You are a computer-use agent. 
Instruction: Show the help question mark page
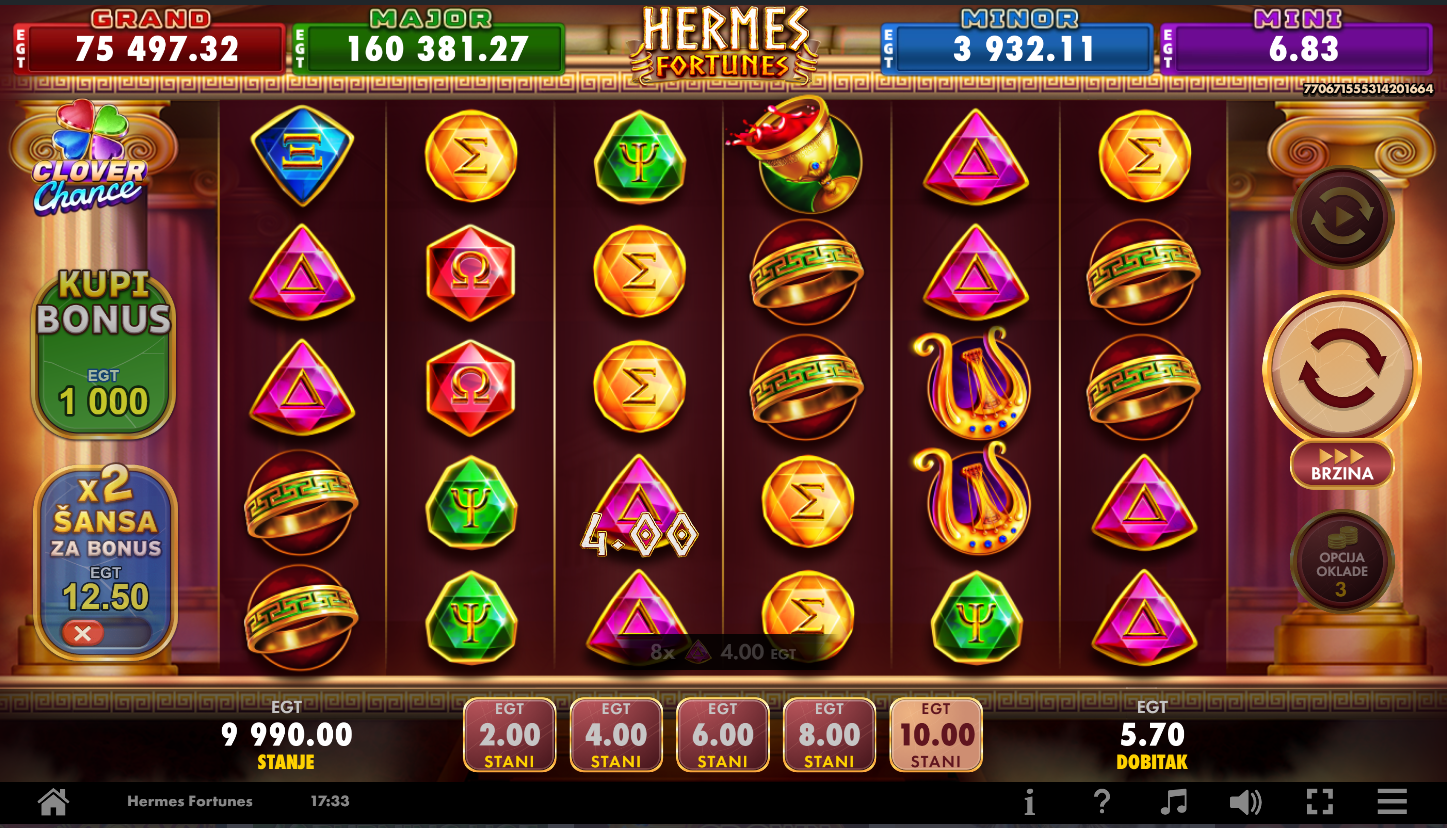coord(1101,801)
